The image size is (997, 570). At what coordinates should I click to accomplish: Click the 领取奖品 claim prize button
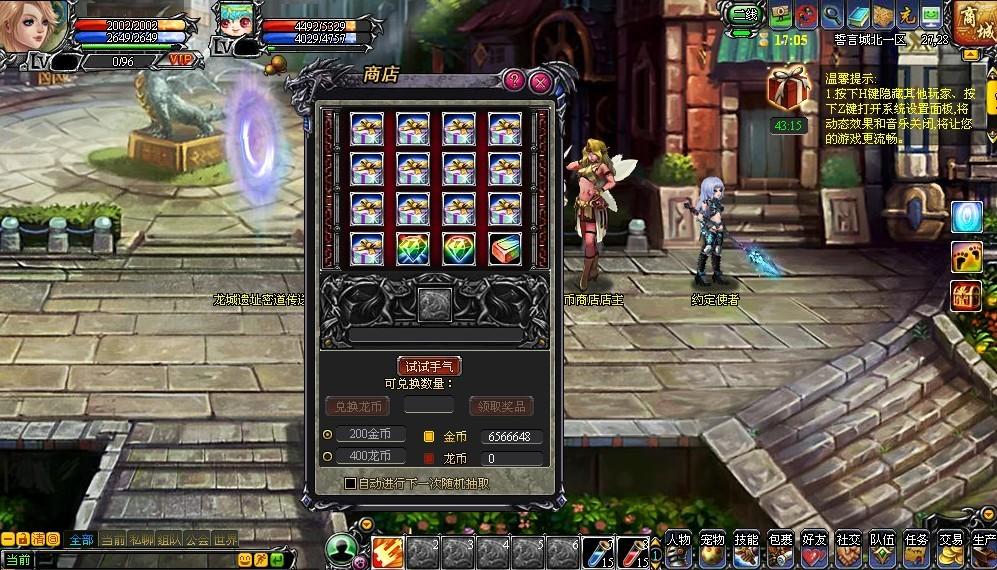point(501,406)
